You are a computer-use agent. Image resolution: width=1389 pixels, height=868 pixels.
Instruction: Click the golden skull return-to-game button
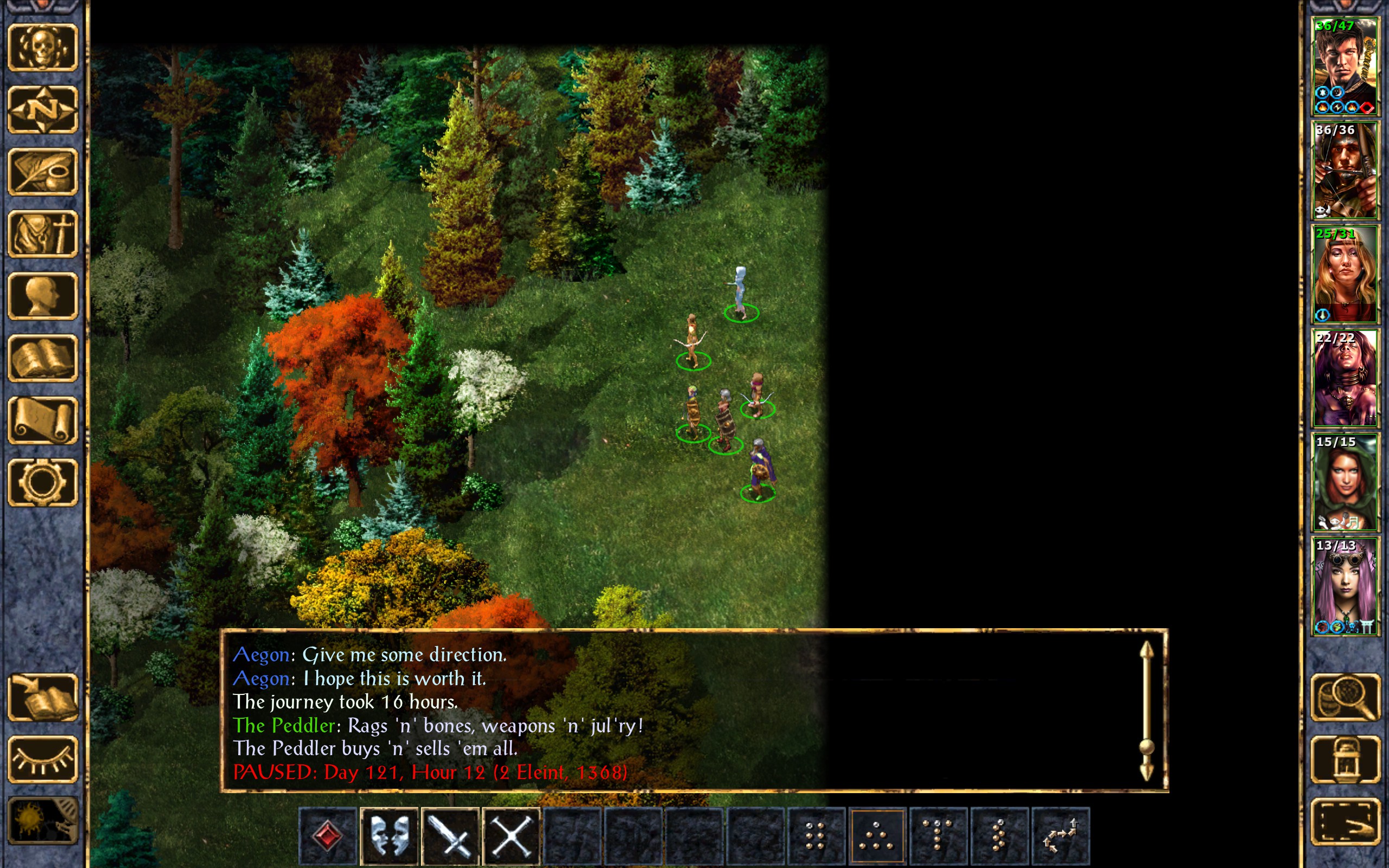coord(42,48)
